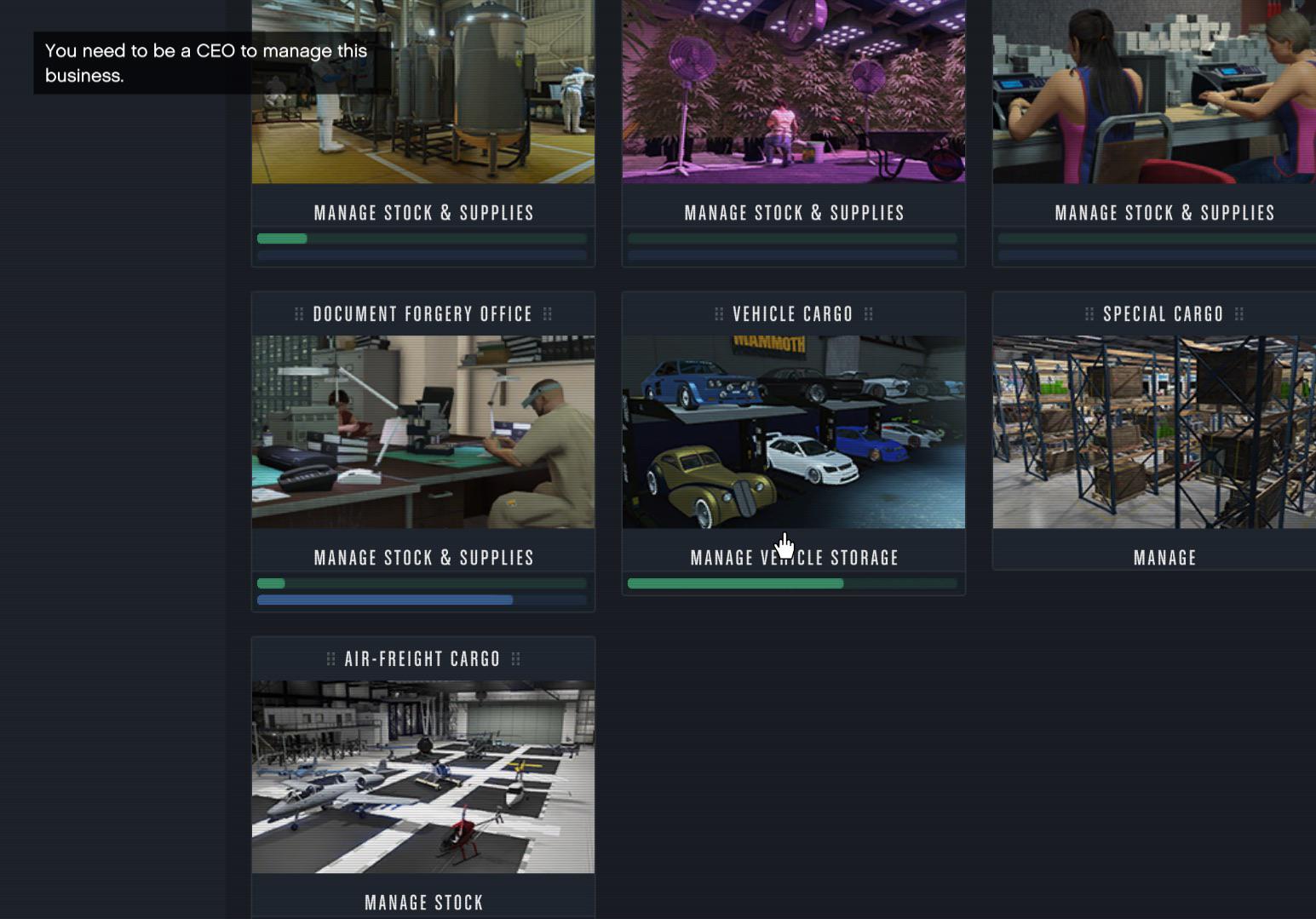Click the weed farm grow-room thumbnail
The image size is (1316, 919).
click(793, 91)
